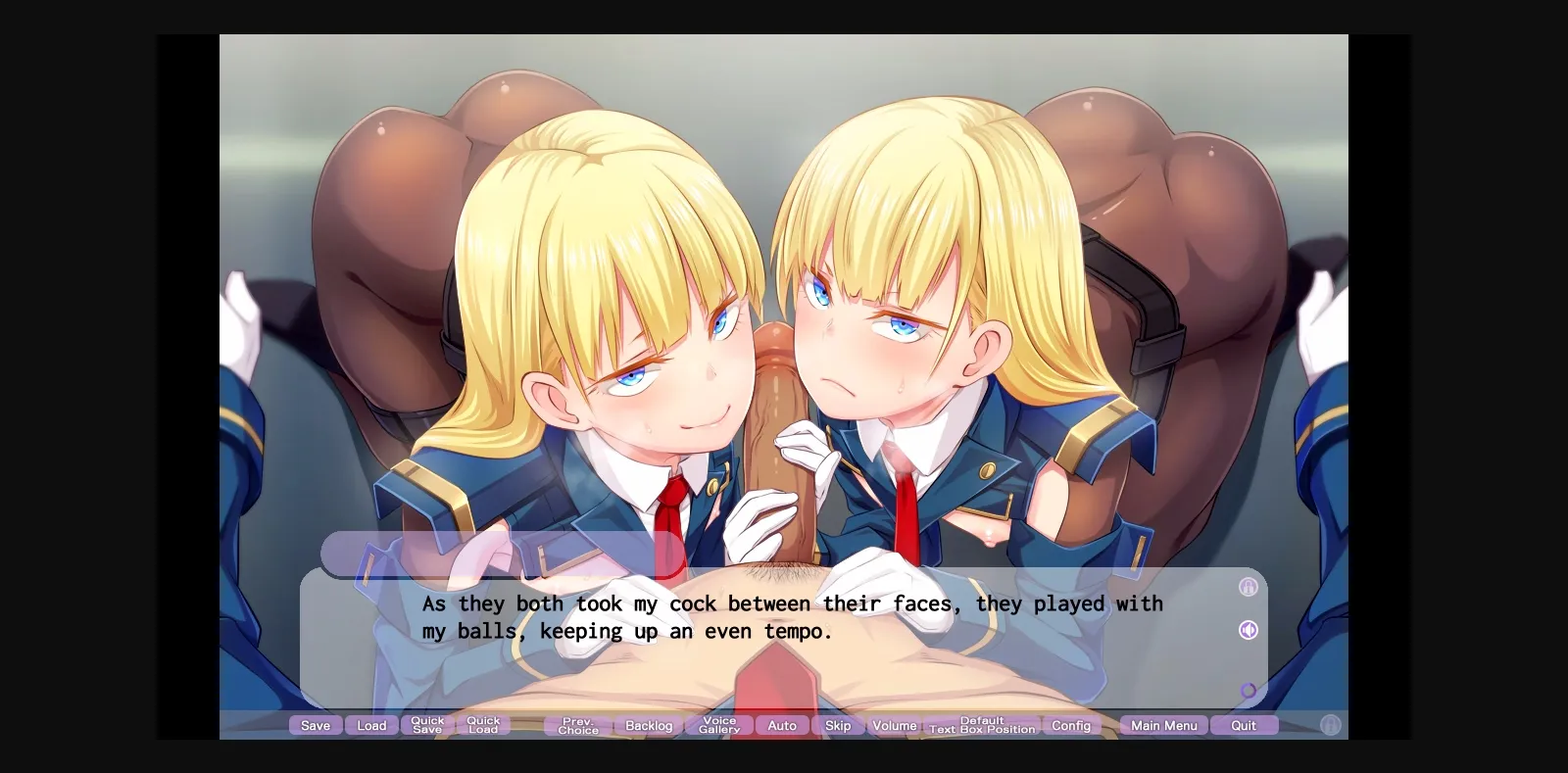Reset with Default Text Box Position

point(982,725)
